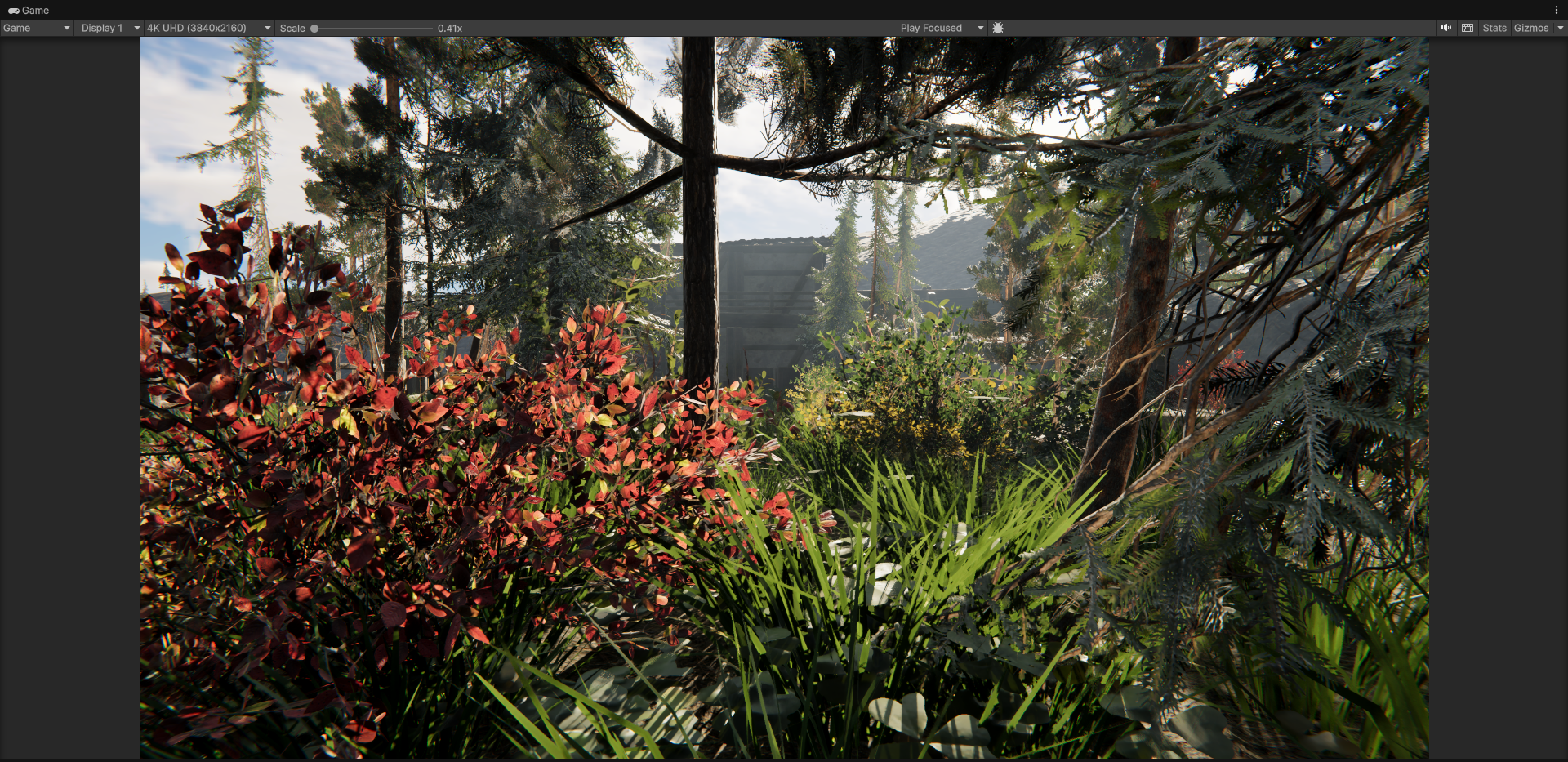Click the gamepad icon on the Game tab
1568x762 pixels.
point(13,10)
